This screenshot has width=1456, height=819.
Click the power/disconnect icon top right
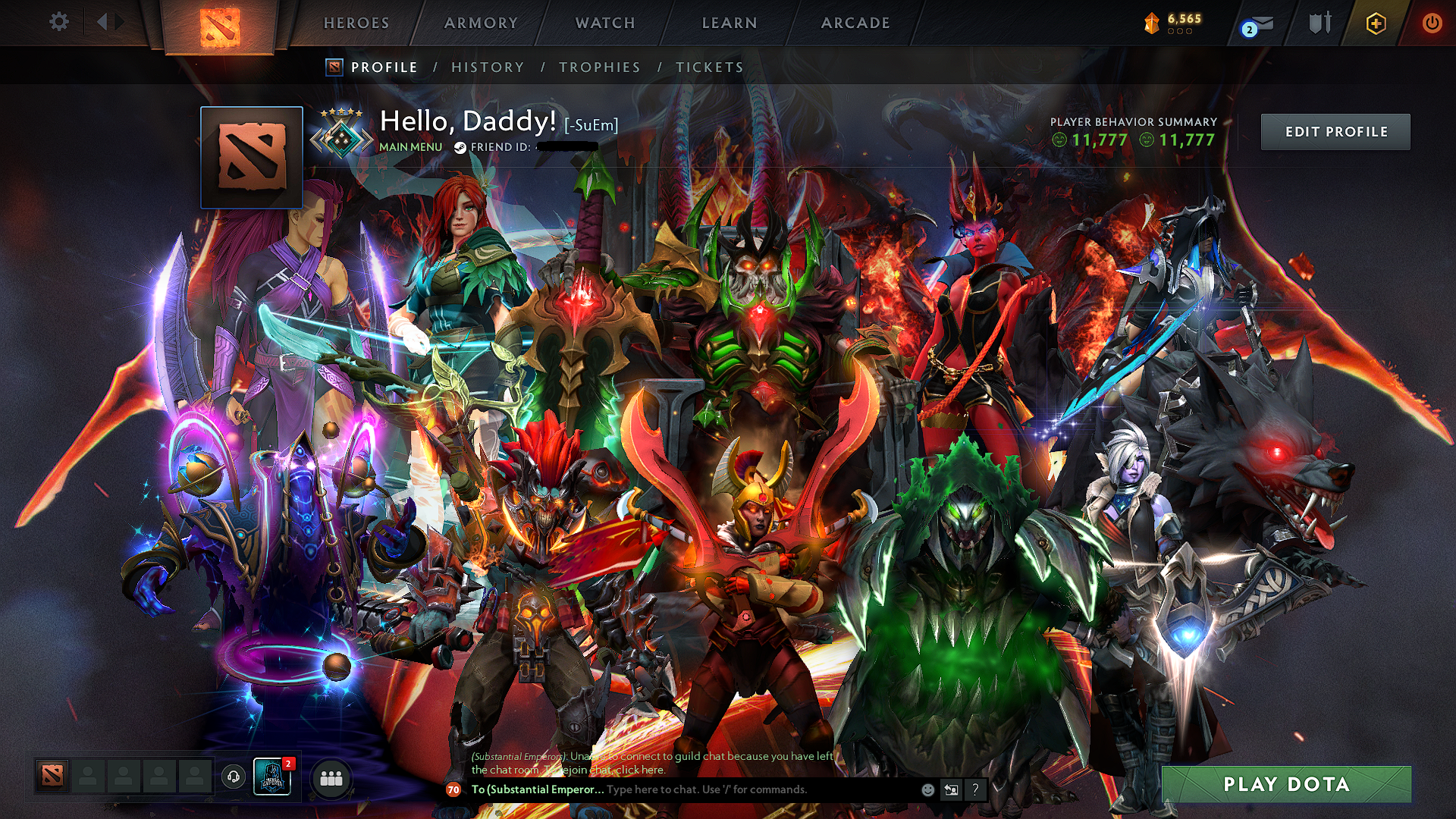tap(1432, 23)
